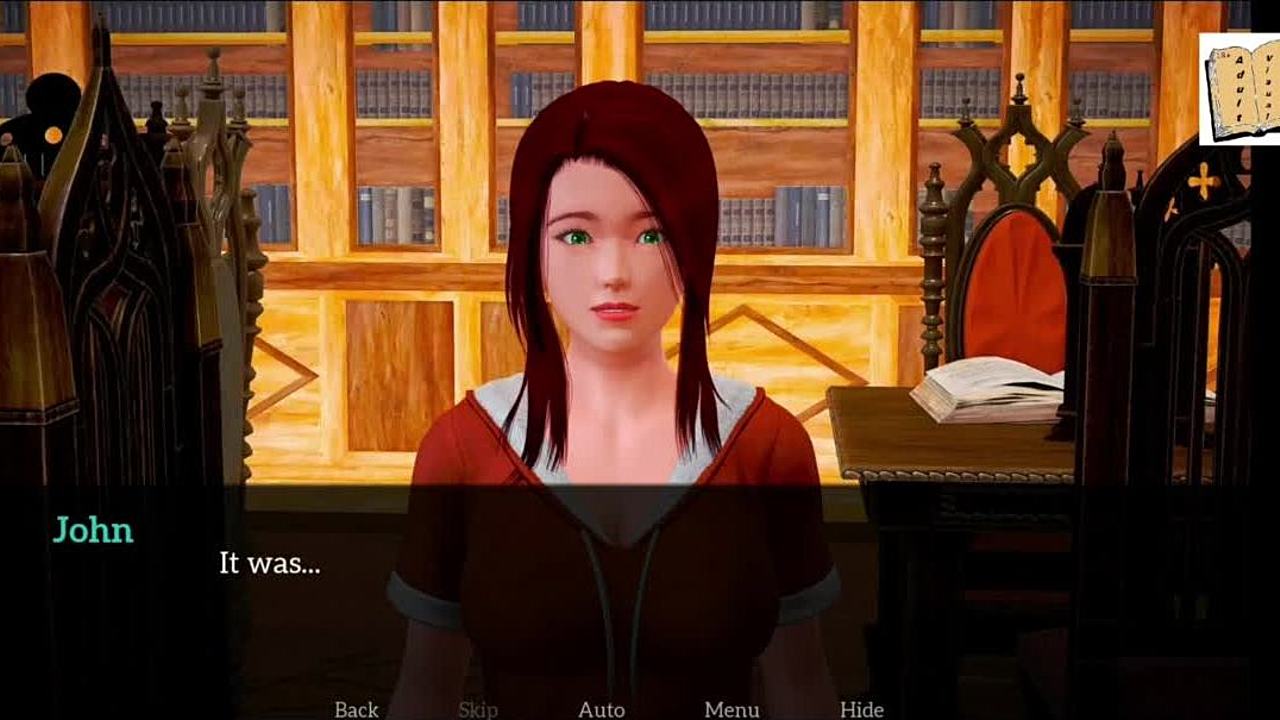Open the game Menu
The image size is (1280, 720).
coord(731,709)
